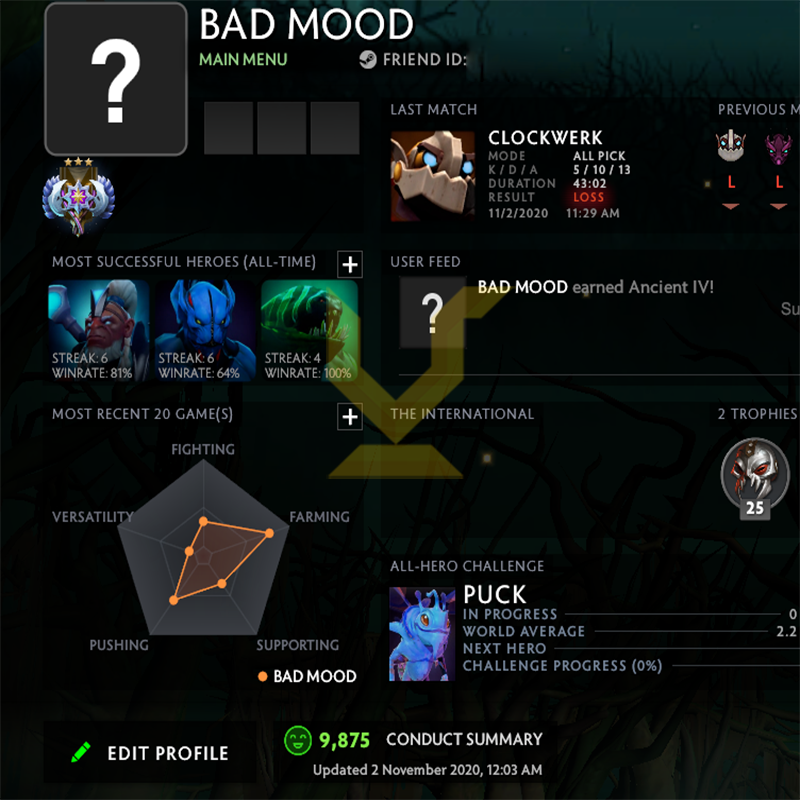The height and width of the screenshot is (800, 800).
Task: Pick the green hero card with 100% winrate
Action: tap(309, 331)
